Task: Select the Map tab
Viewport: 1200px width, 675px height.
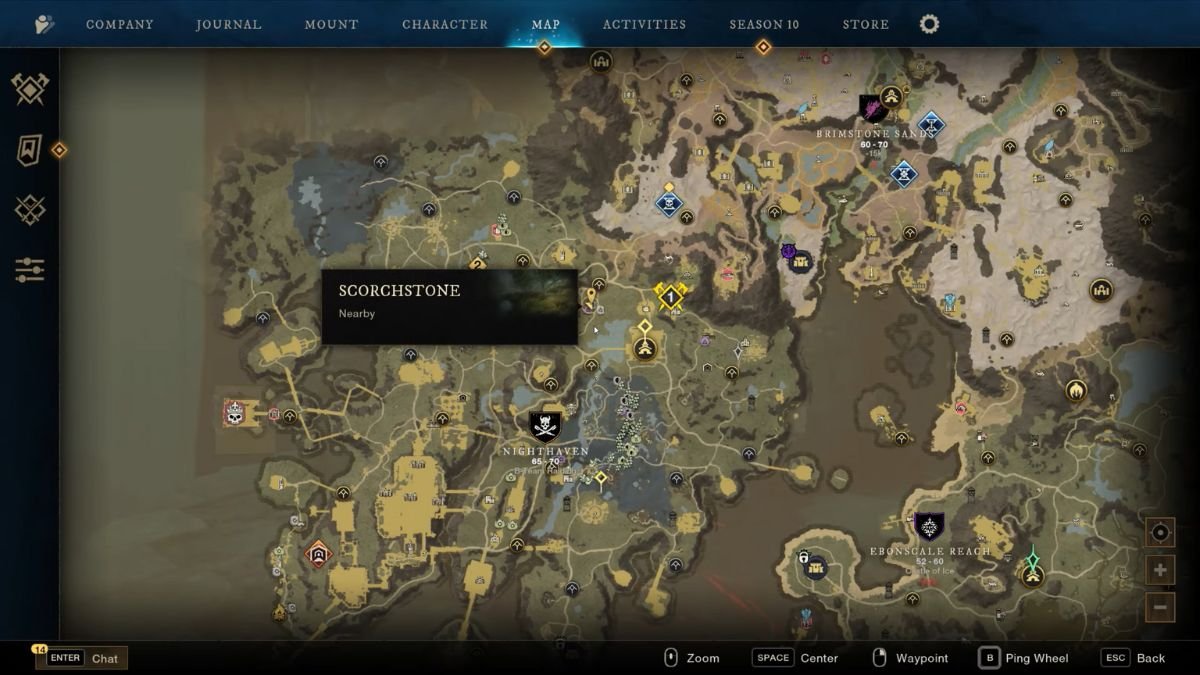Action: [546, 24]
